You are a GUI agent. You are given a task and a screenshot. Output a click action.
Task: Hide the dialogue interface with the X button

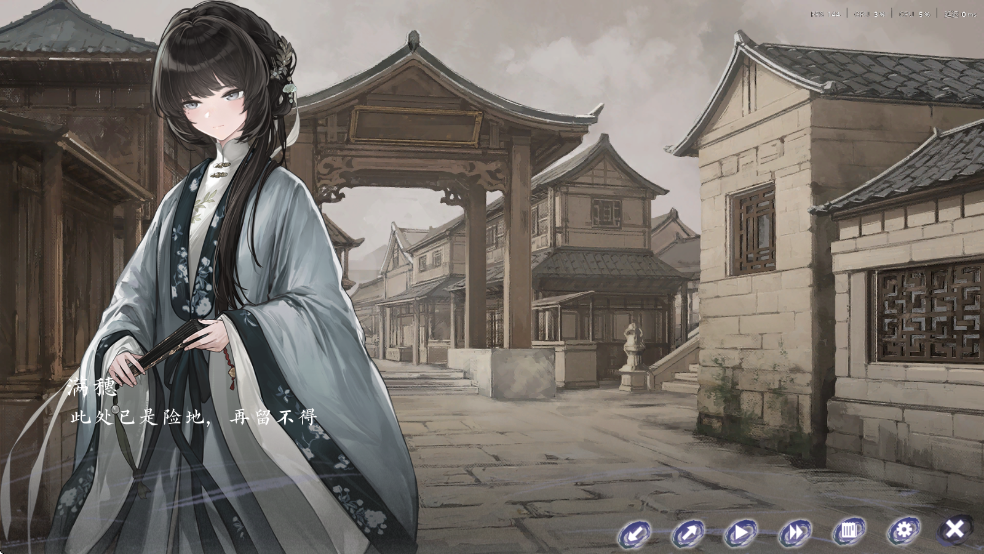pos(956,529)
